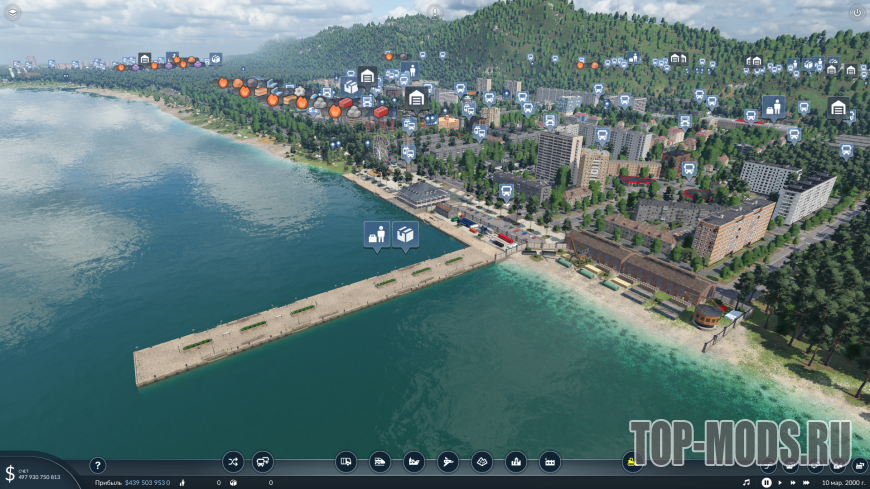870x489 pixels.
Task: Open the help question mark button
Action: coord(98,465)
